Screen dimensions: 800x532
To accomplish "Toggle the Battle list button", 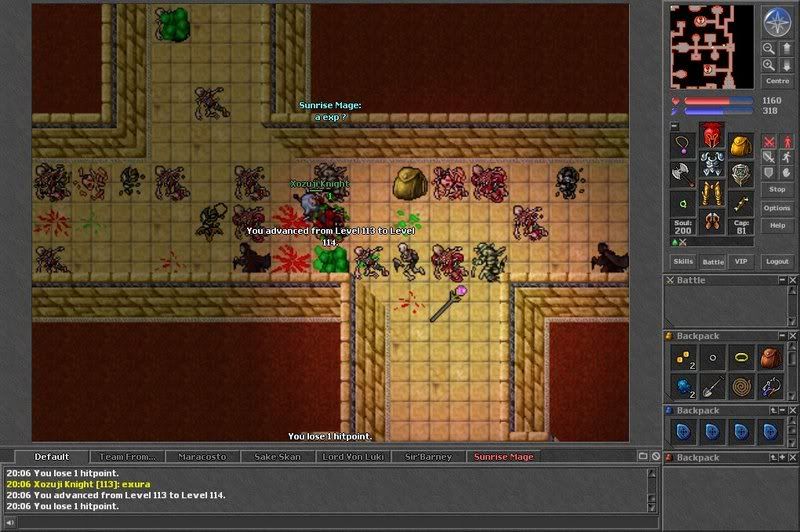I will pyautogui.click(x=712, y=261).
